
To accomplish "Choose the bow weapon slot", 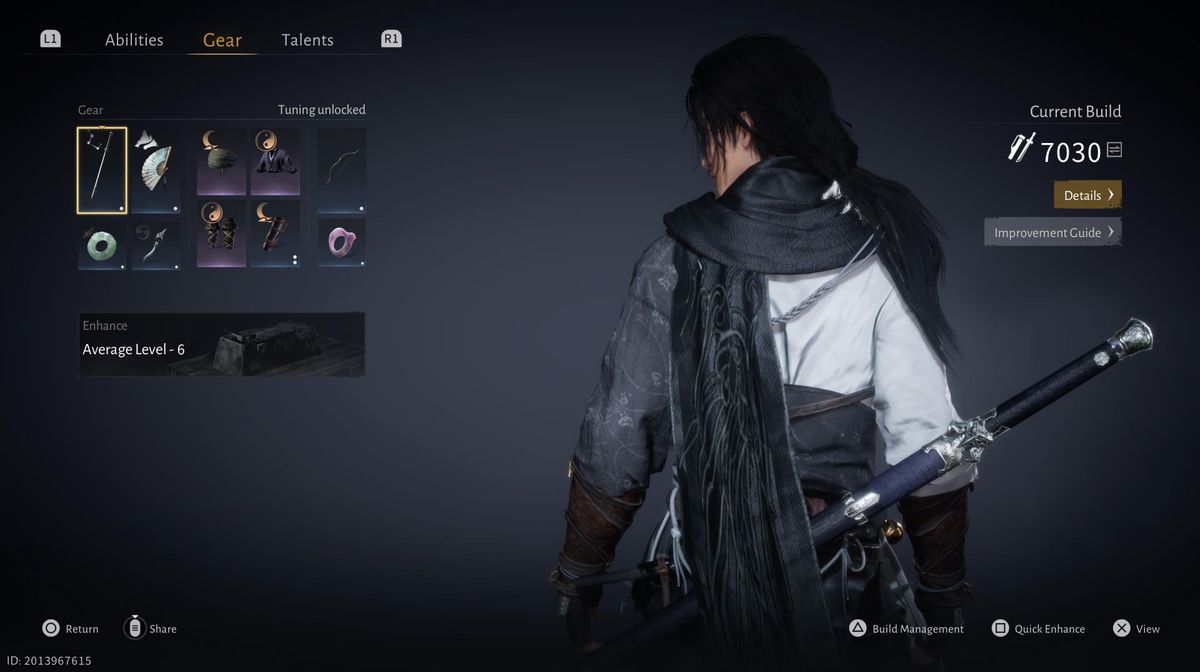I will [342, 170].
